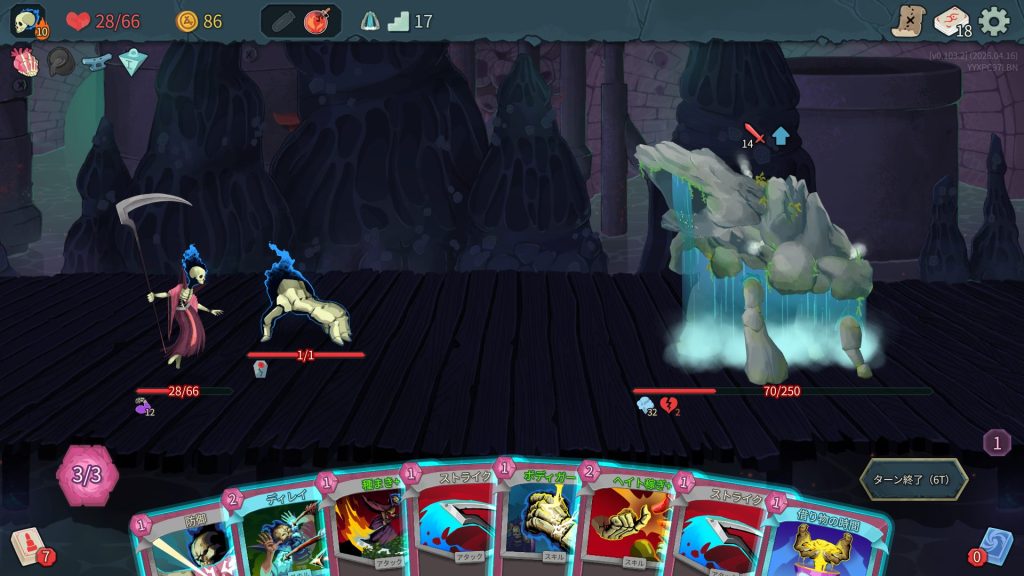Image resolution: width=1024 pixels, height=576 pixels.
Task: Open the treasure map scroll
Action: click(908, 21)
